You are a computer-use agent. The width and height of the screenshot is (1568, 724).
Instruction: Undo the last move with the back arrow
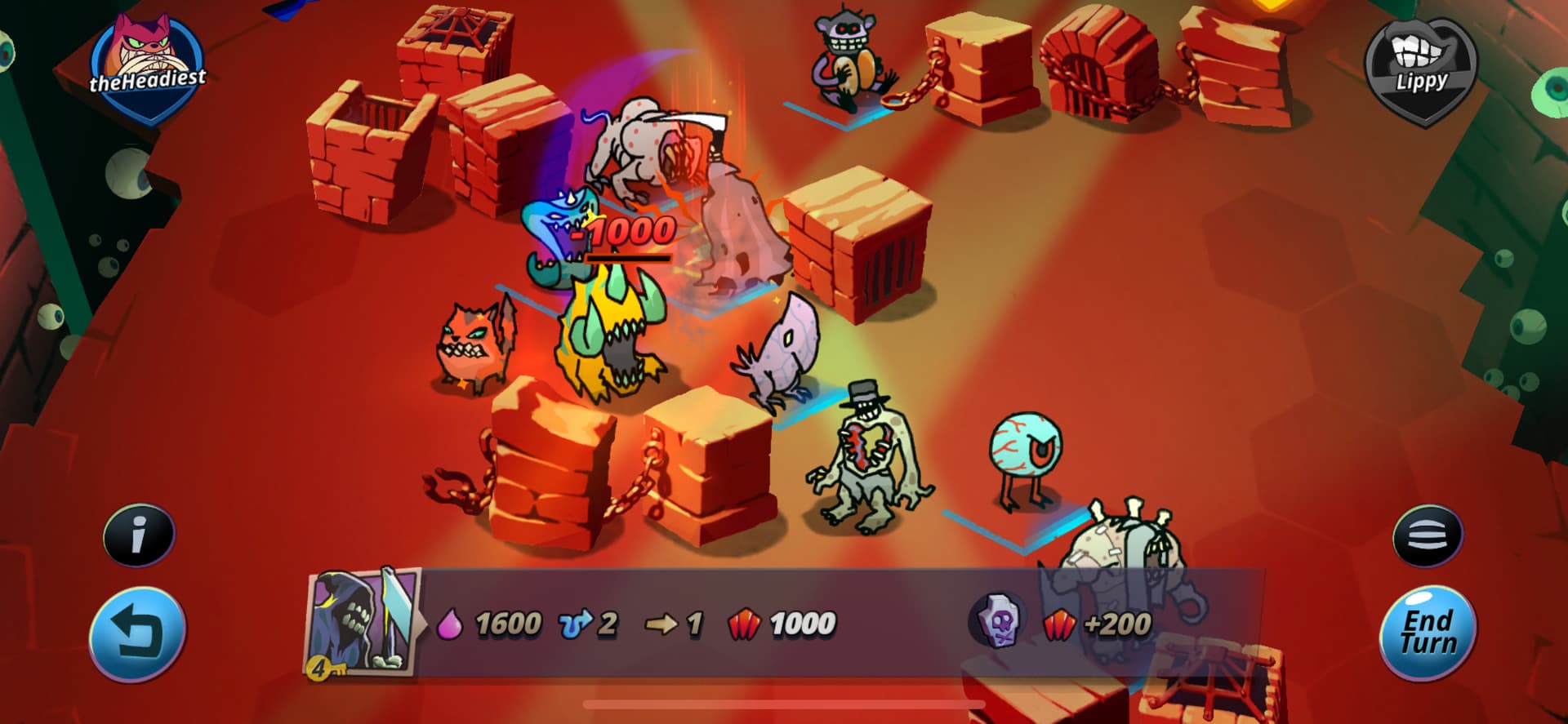coord(137,633)
